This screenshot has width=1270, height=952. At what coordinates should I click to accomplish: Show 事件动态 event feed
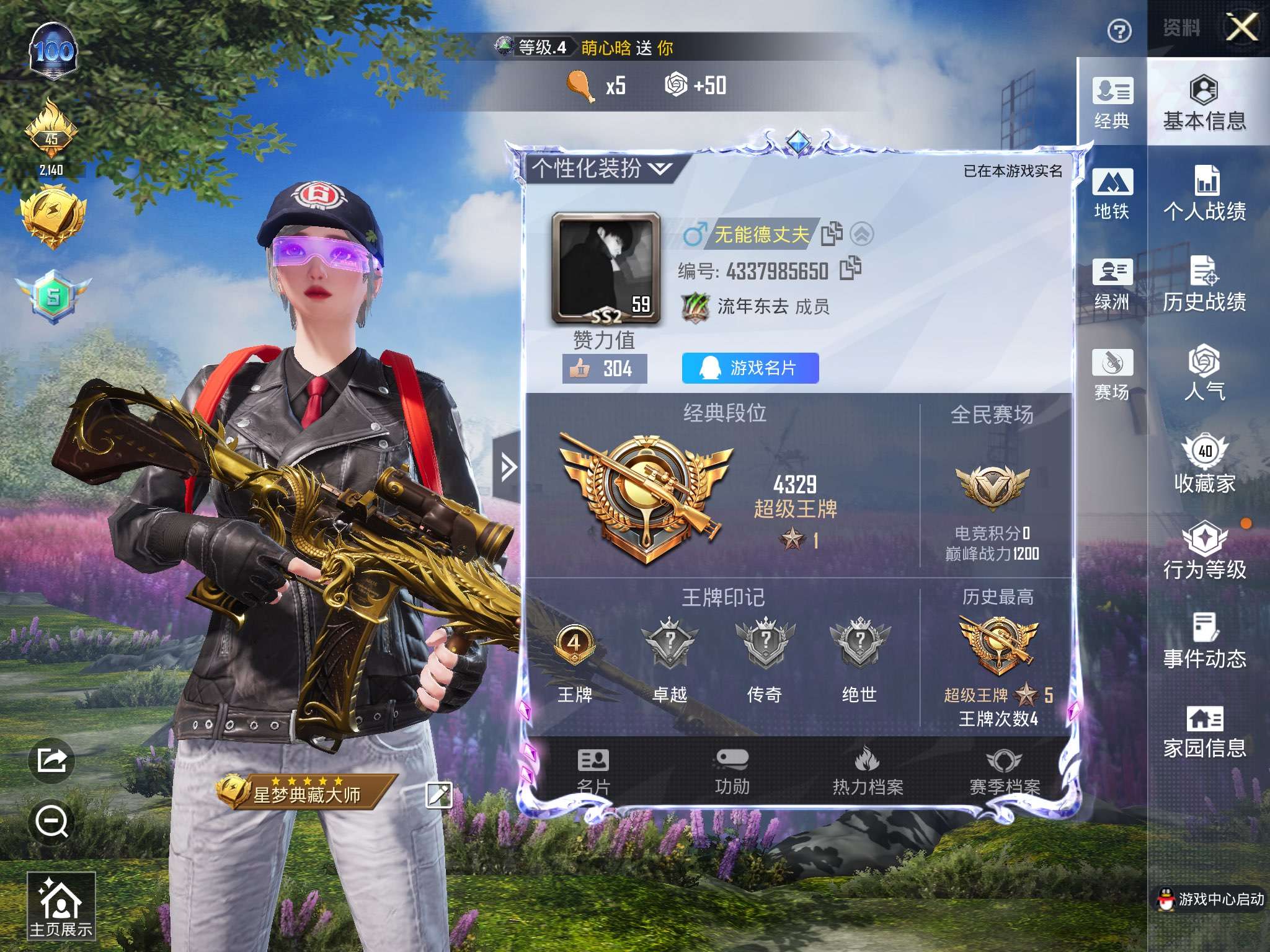(x=1204, y=641)
